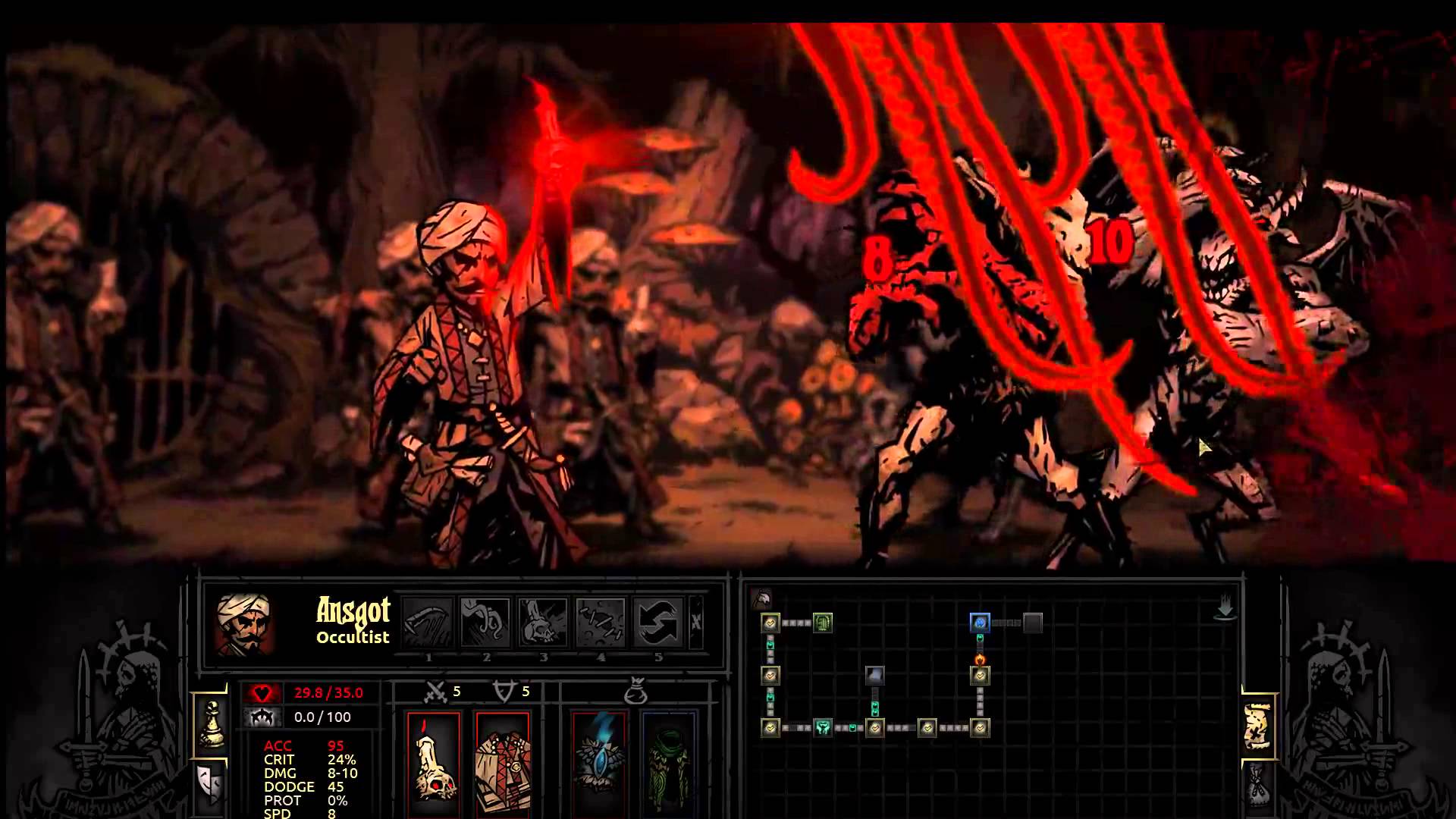Click the green gate room on map
The width and height of the screenshot is (1456, 819).
click(x=823, y=623)
